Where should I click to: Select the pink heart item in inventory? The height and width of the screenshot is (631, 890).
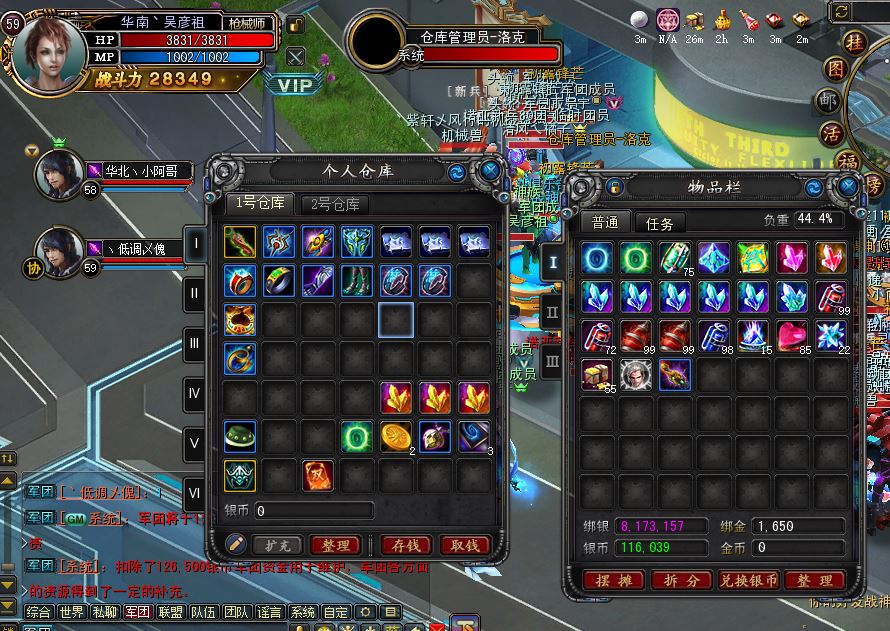(x=792, y=336)
